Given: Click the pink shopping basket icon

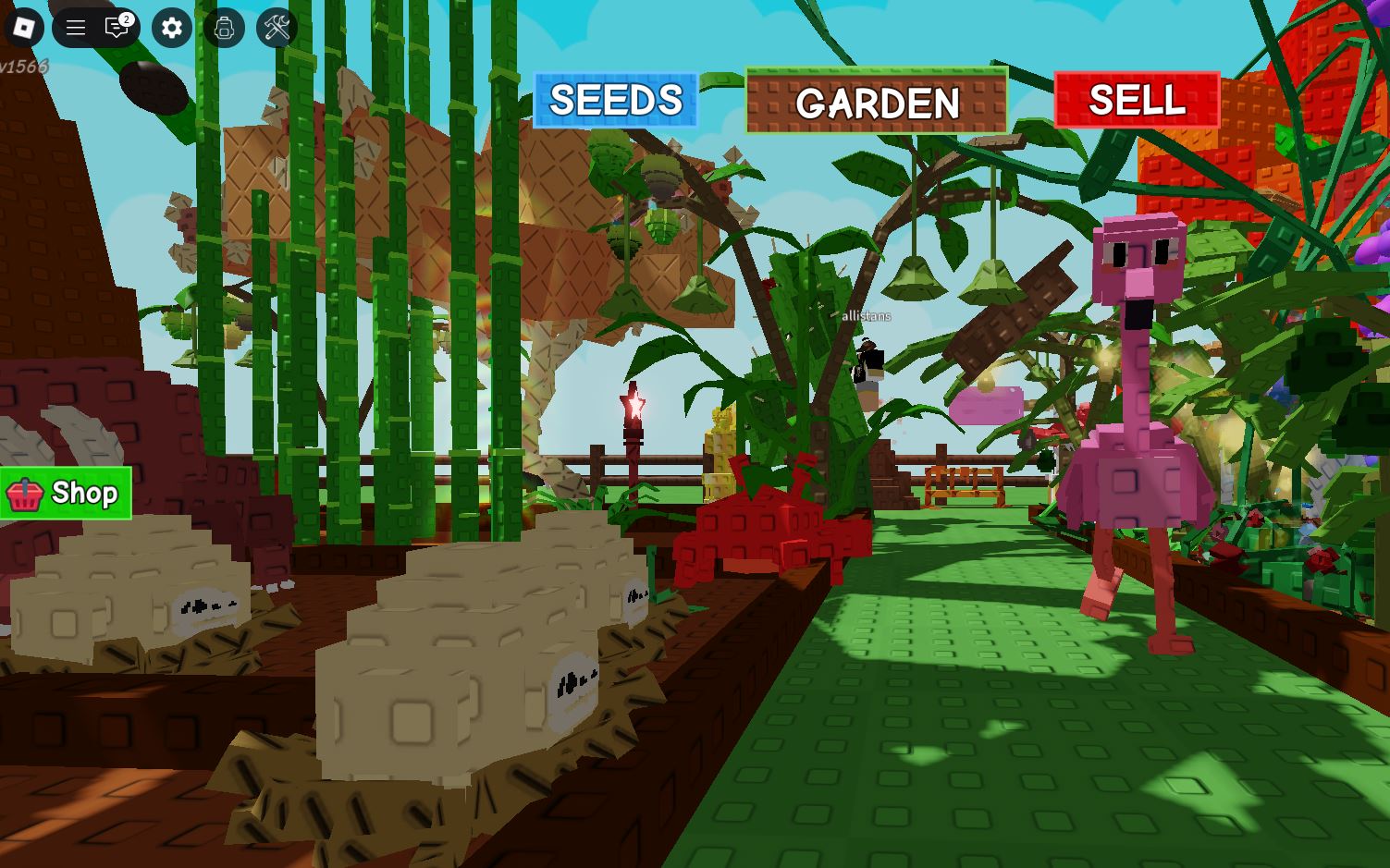Looking at the screenshot, I should [x=25, y=493].
